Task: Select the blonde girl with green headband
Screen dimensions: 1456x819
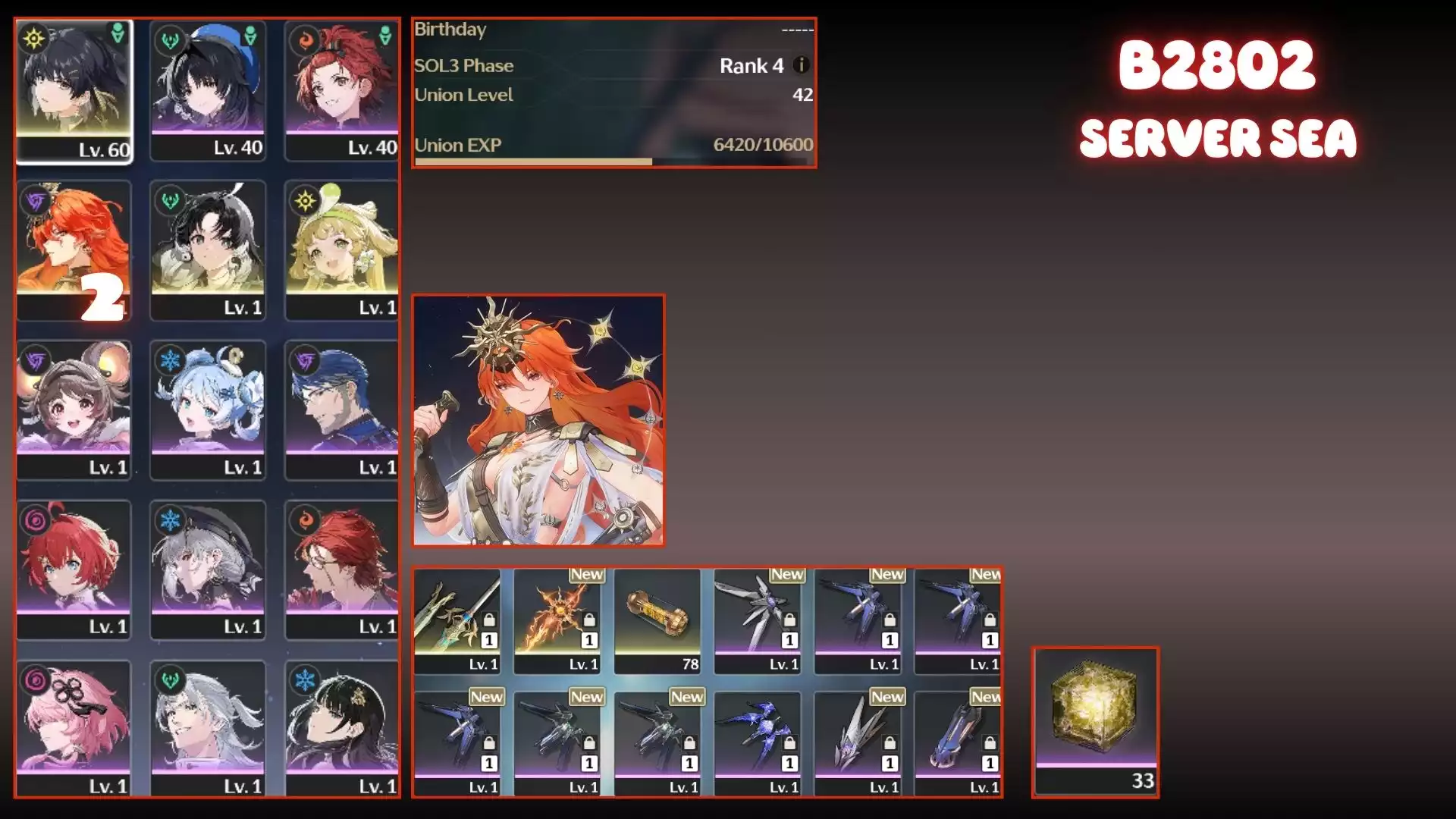Action: coord(342,250)
